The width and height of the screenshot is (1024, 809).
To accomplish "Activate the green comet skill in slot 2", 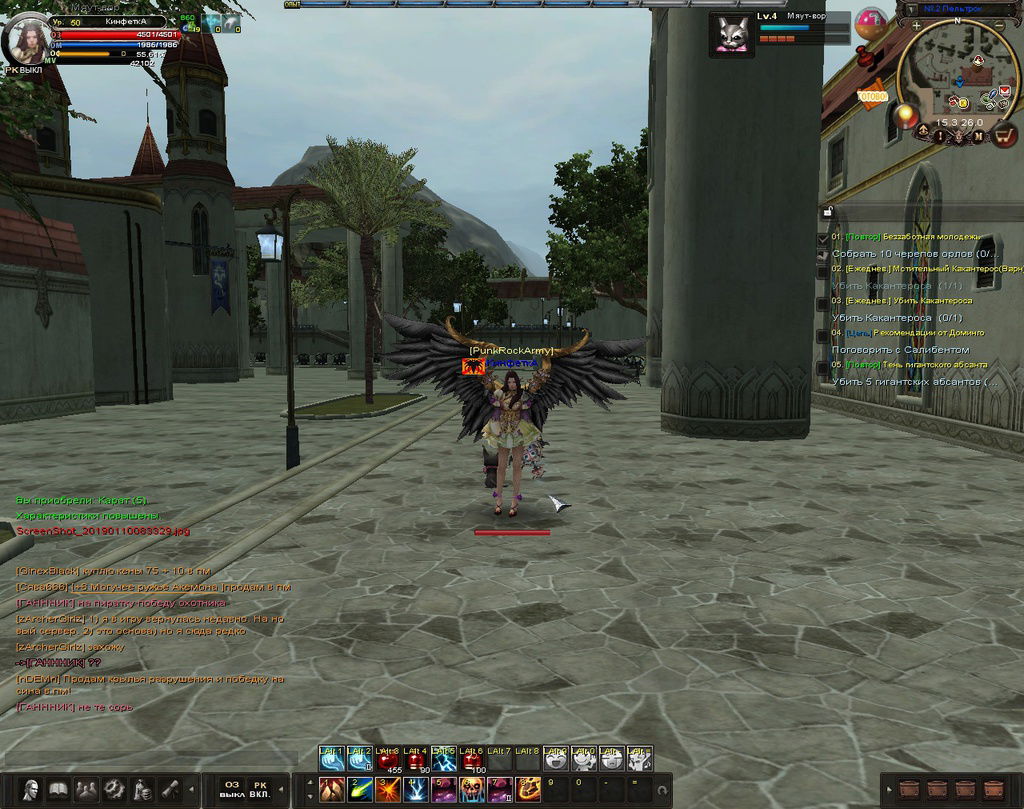I will pyautogui.click(x=360, y=790).
